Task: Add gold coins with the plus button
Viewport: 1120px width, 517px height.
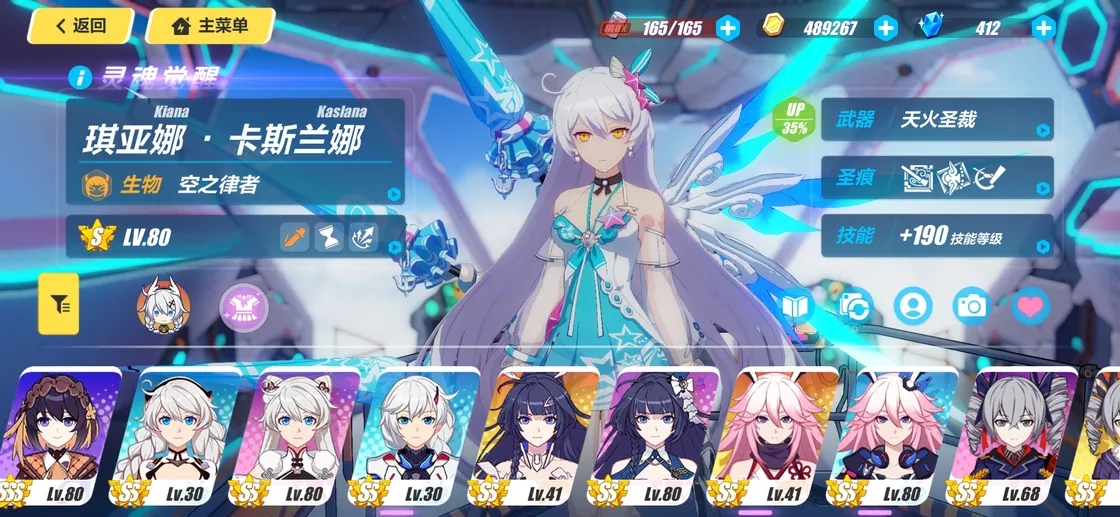Action: pyautogui.click(x=886, y=28)
